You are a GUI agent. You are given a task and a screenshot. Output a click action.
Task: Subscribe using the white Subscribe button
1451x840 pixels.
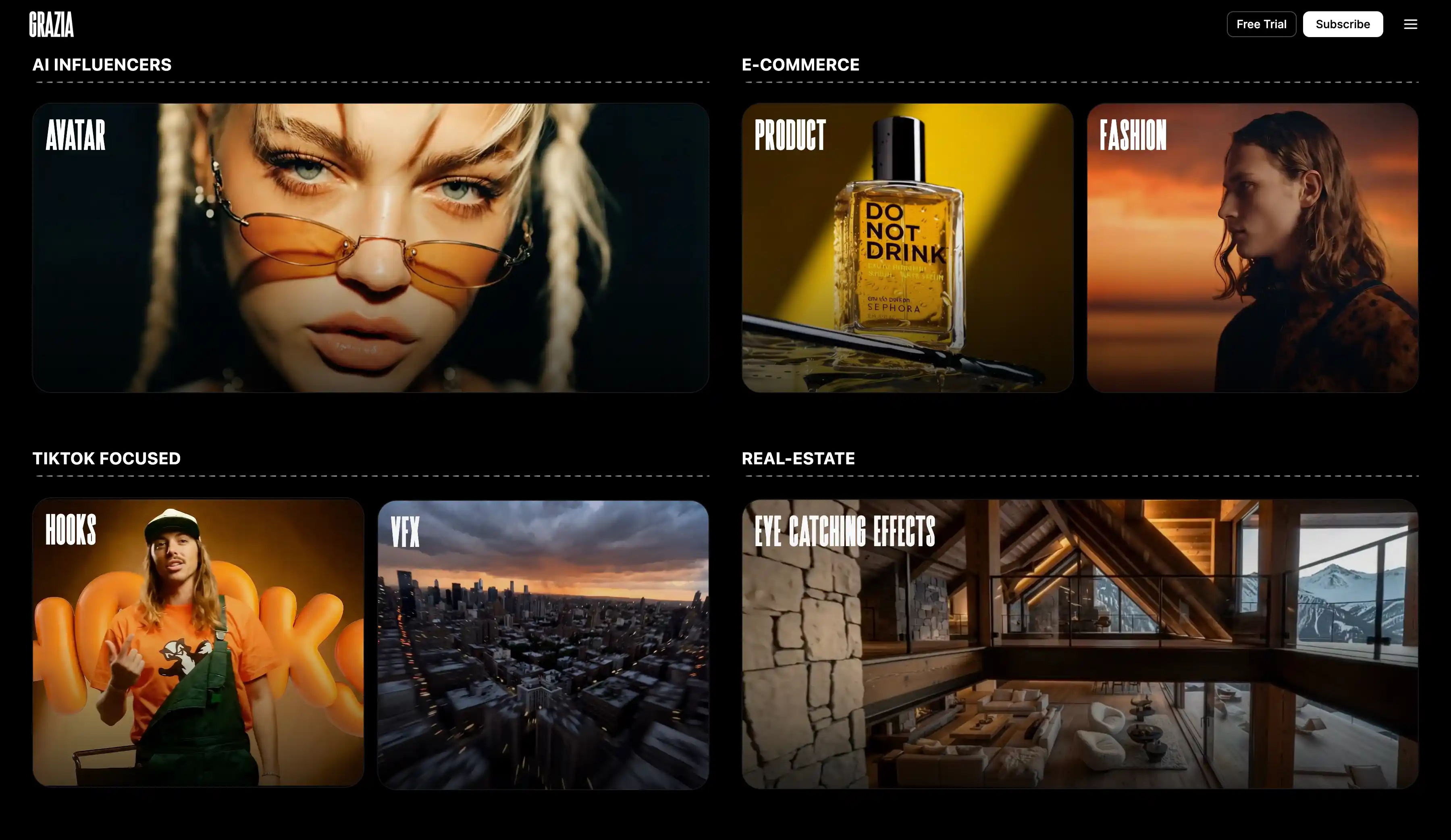click(1342, 24)
